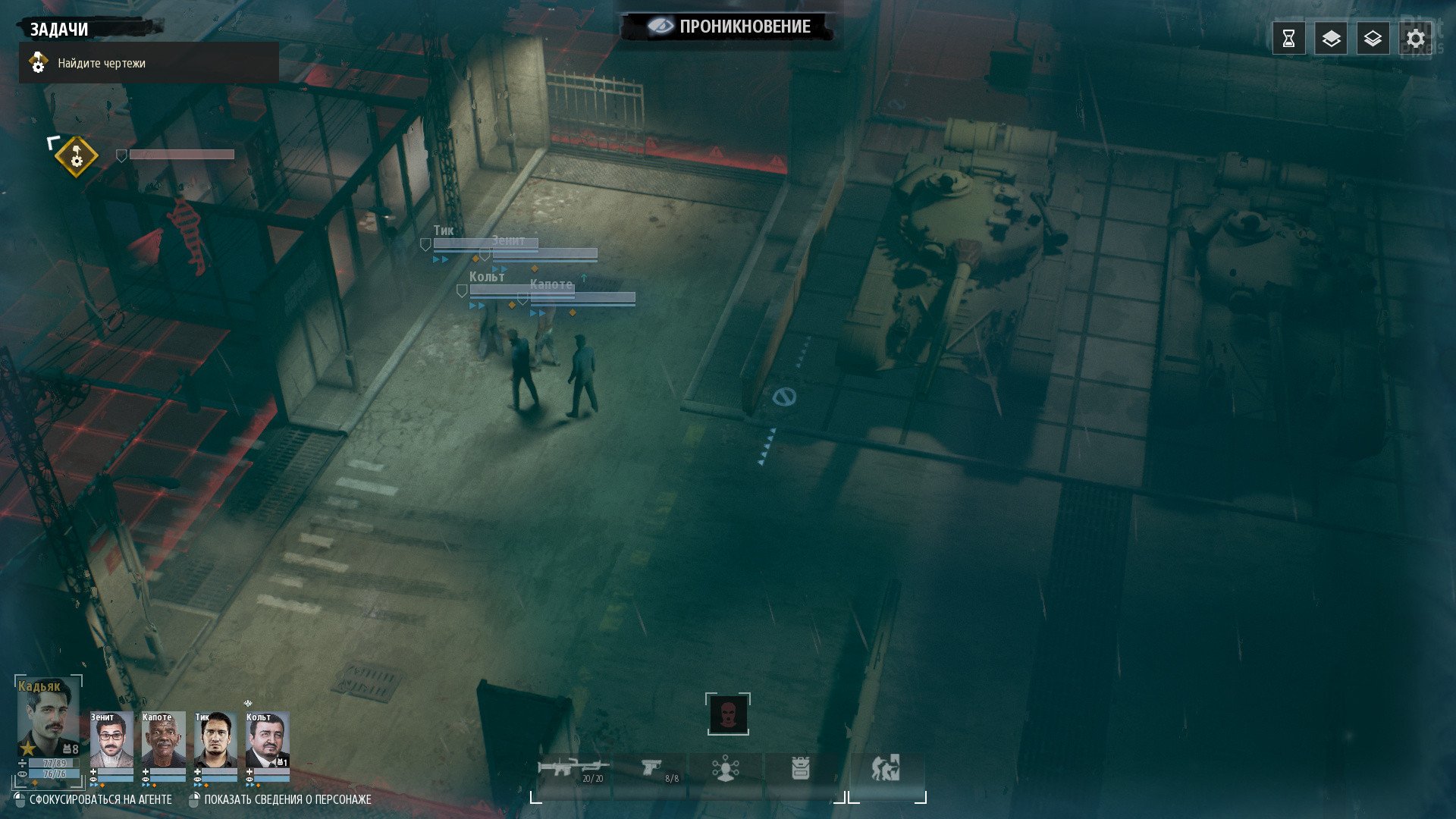1456x819 pixels.
Task: Switch to the lower floor layer
Action: pyautogui.click(x=1373, y=39)
